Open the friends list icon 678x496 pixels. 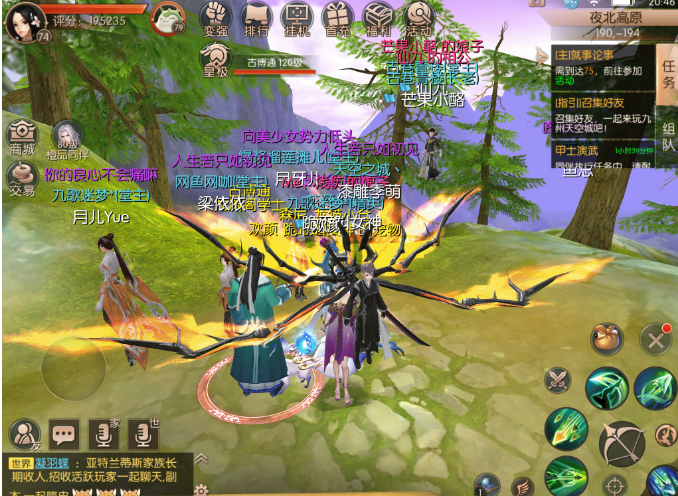(23, 433)
